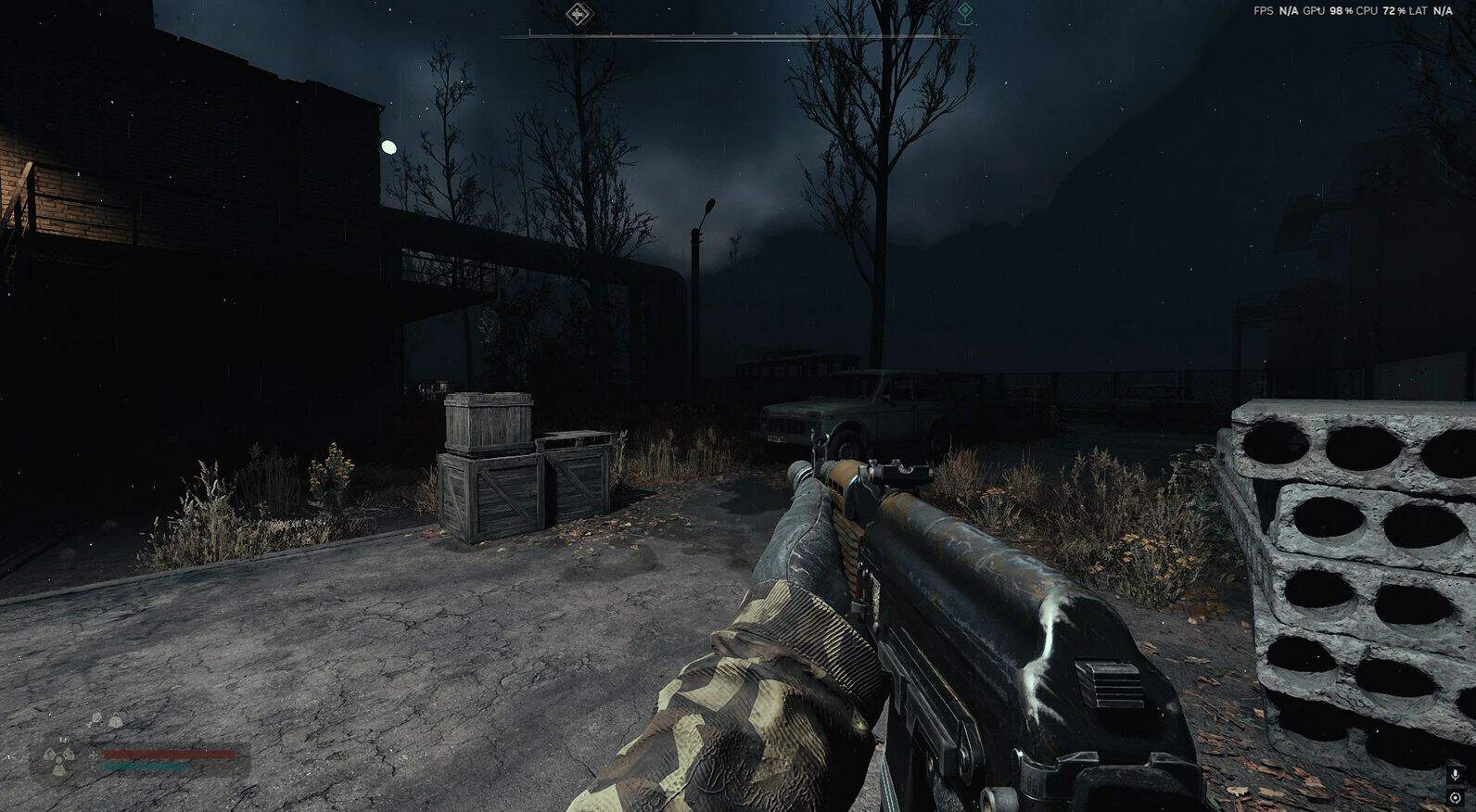Click the diamond quest marker on the compass
The image size is (1476, 812).
(x=579, y=14)
